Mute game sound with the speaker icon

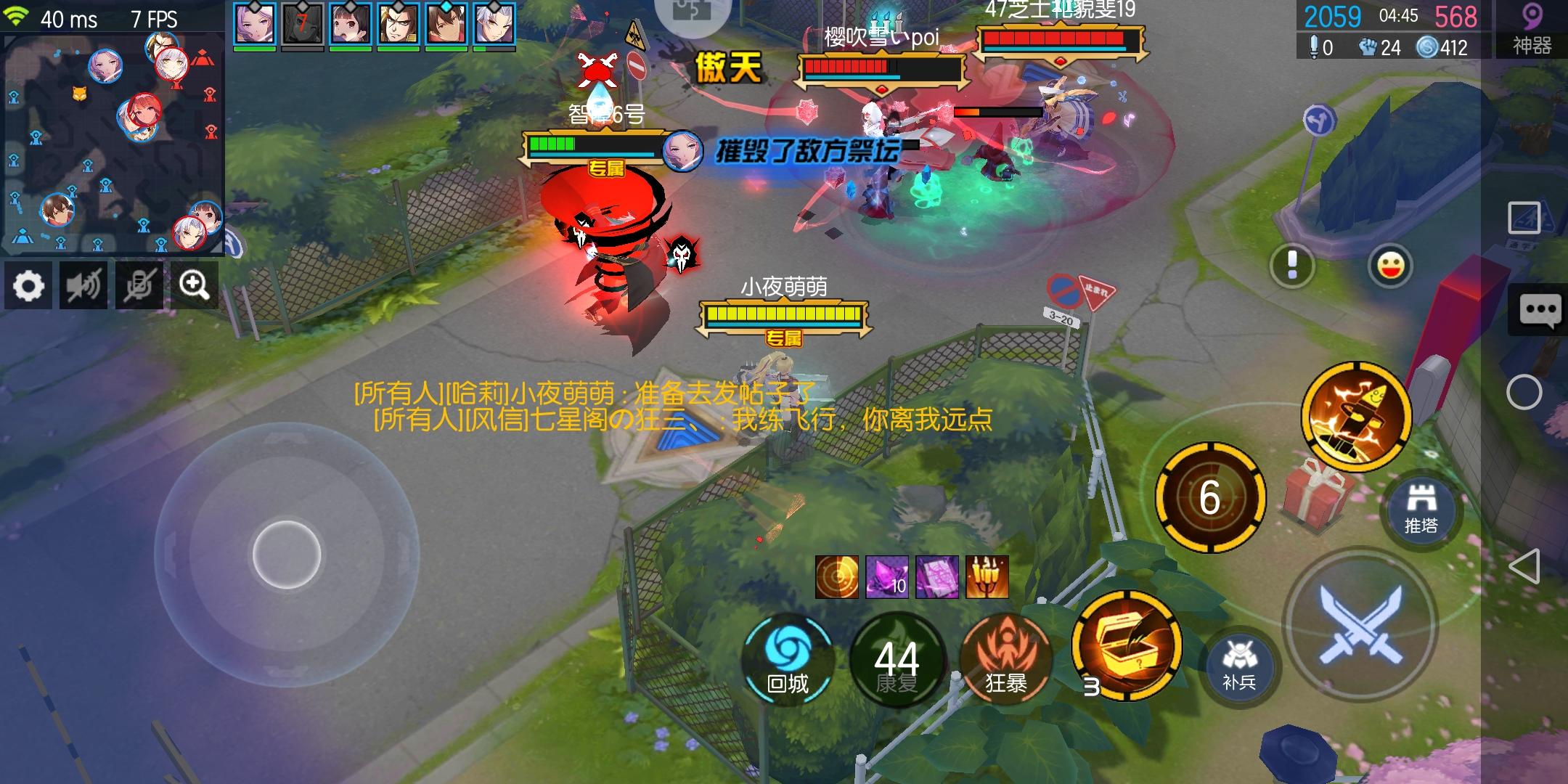[x=83, y=285]
